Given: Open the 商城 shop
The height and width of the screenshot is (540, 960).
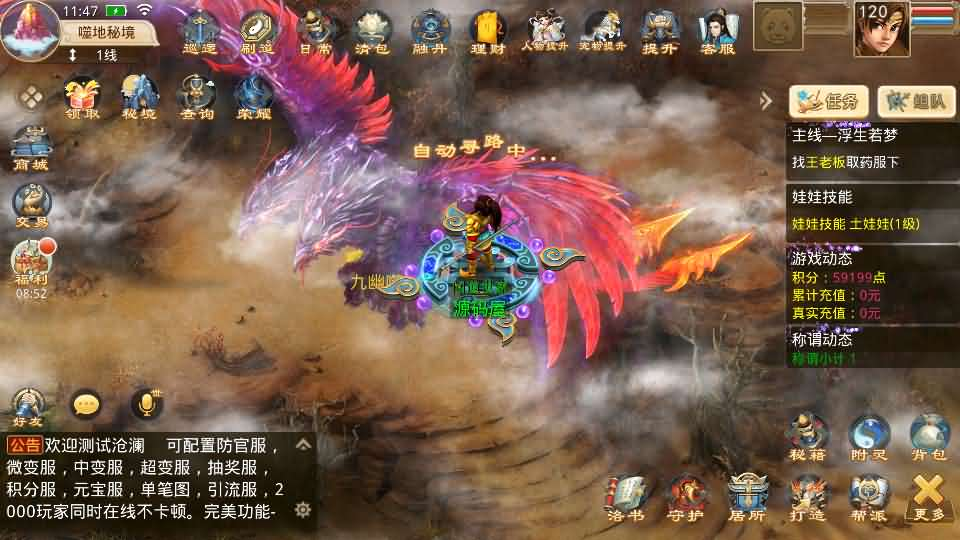Looking at the screenshot, I should (x=31, y=148).
